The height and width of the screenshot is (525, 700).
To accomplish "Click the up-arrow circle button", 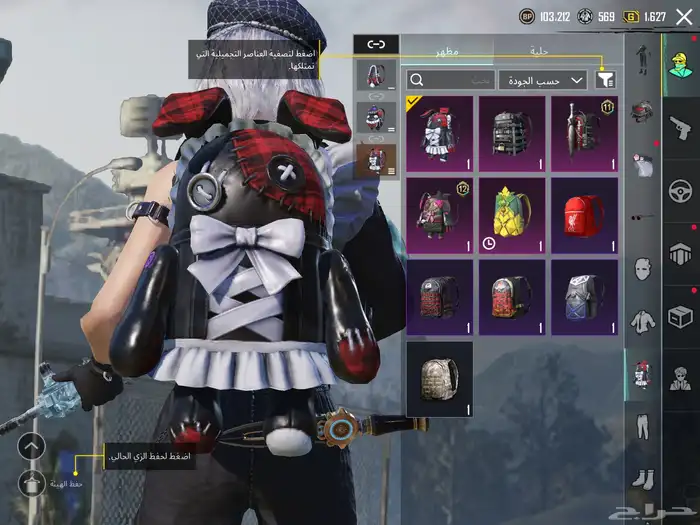I will (33, 446).
